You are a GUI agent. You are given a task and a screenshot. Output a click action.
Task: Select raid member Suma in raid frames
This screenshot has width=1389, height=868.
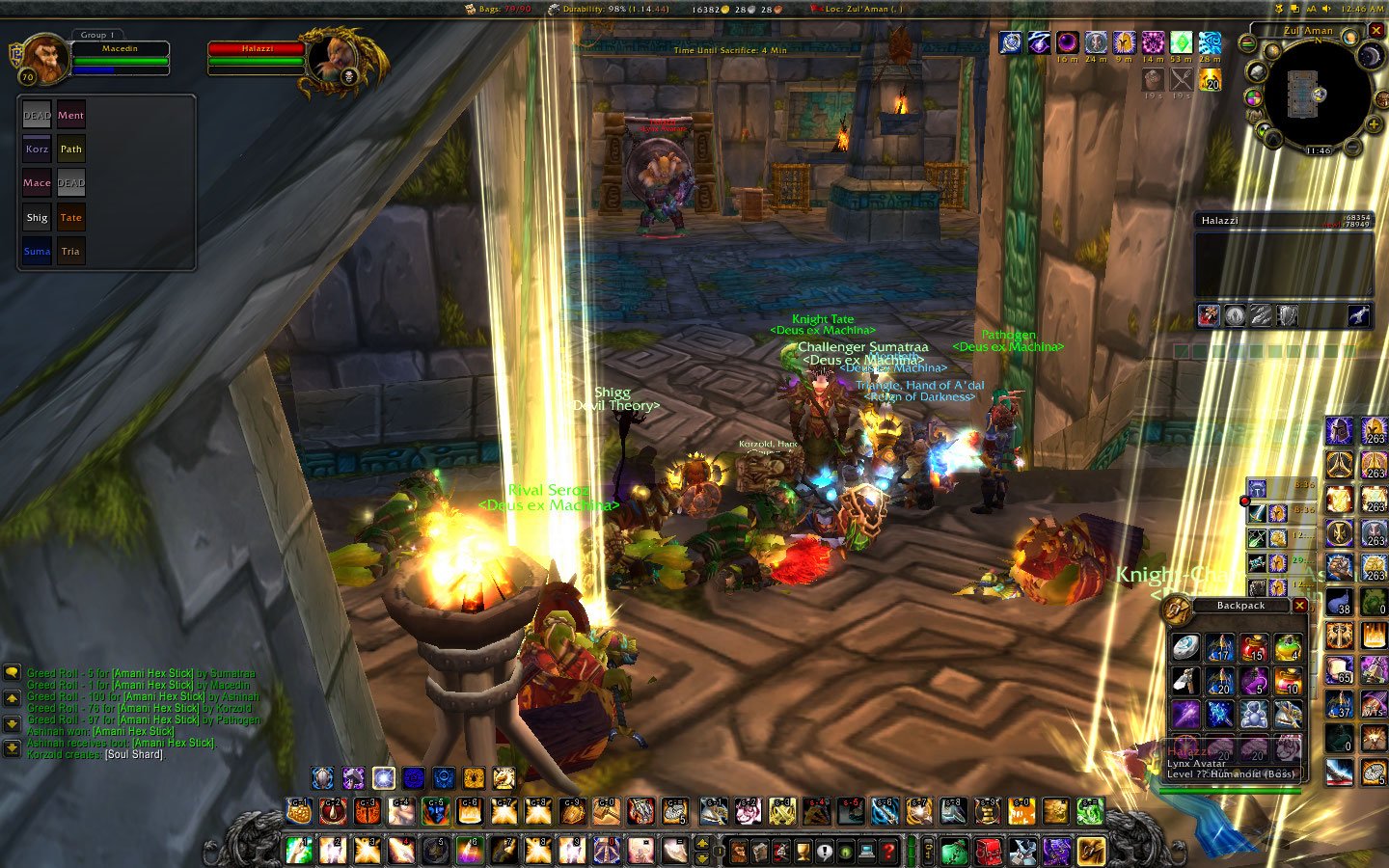tap(37, 252)
